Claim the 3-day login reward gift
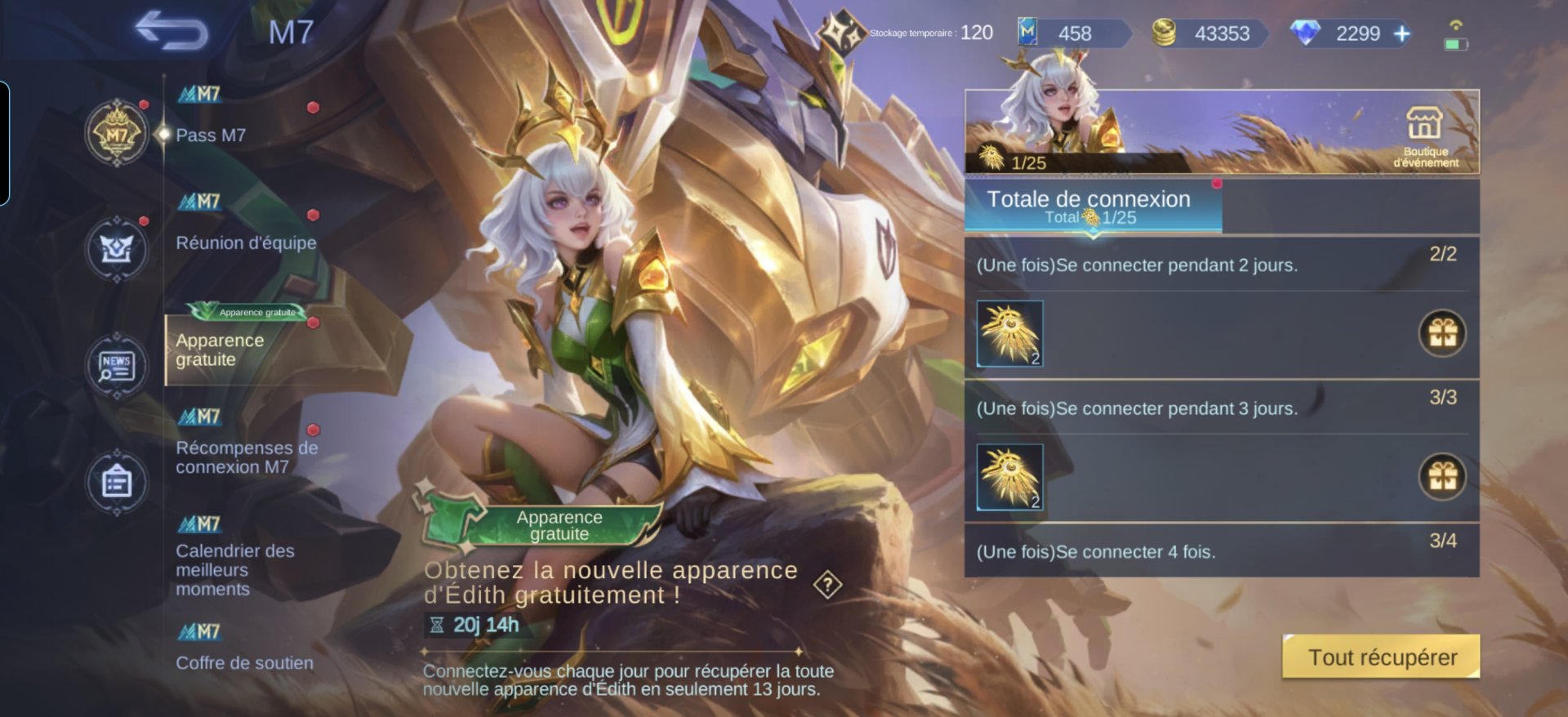1568x717 pixels. point(1442,477)
